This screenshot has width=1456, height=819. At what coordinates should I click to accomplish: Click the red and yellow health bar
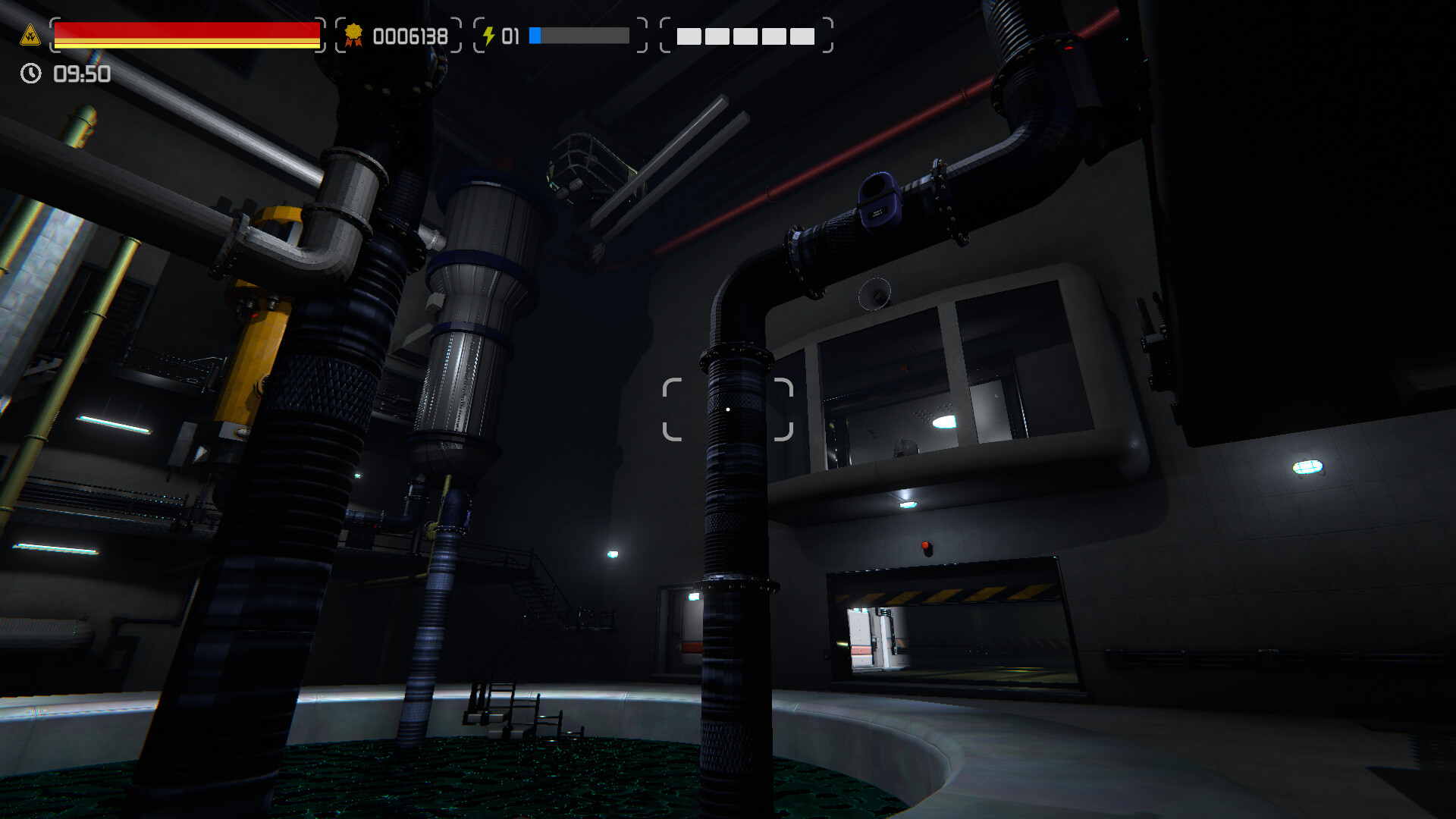[186, 33]
